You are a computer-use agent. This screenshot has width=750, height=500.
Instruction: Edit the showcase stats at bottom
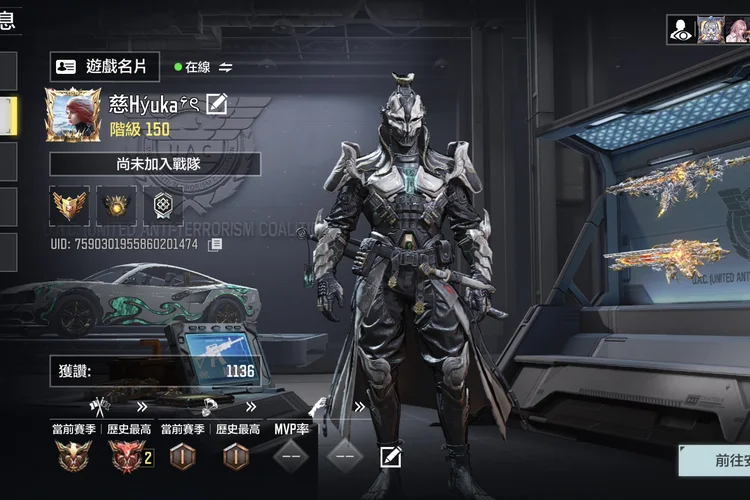pyautogui.click(x=391, y=457)
